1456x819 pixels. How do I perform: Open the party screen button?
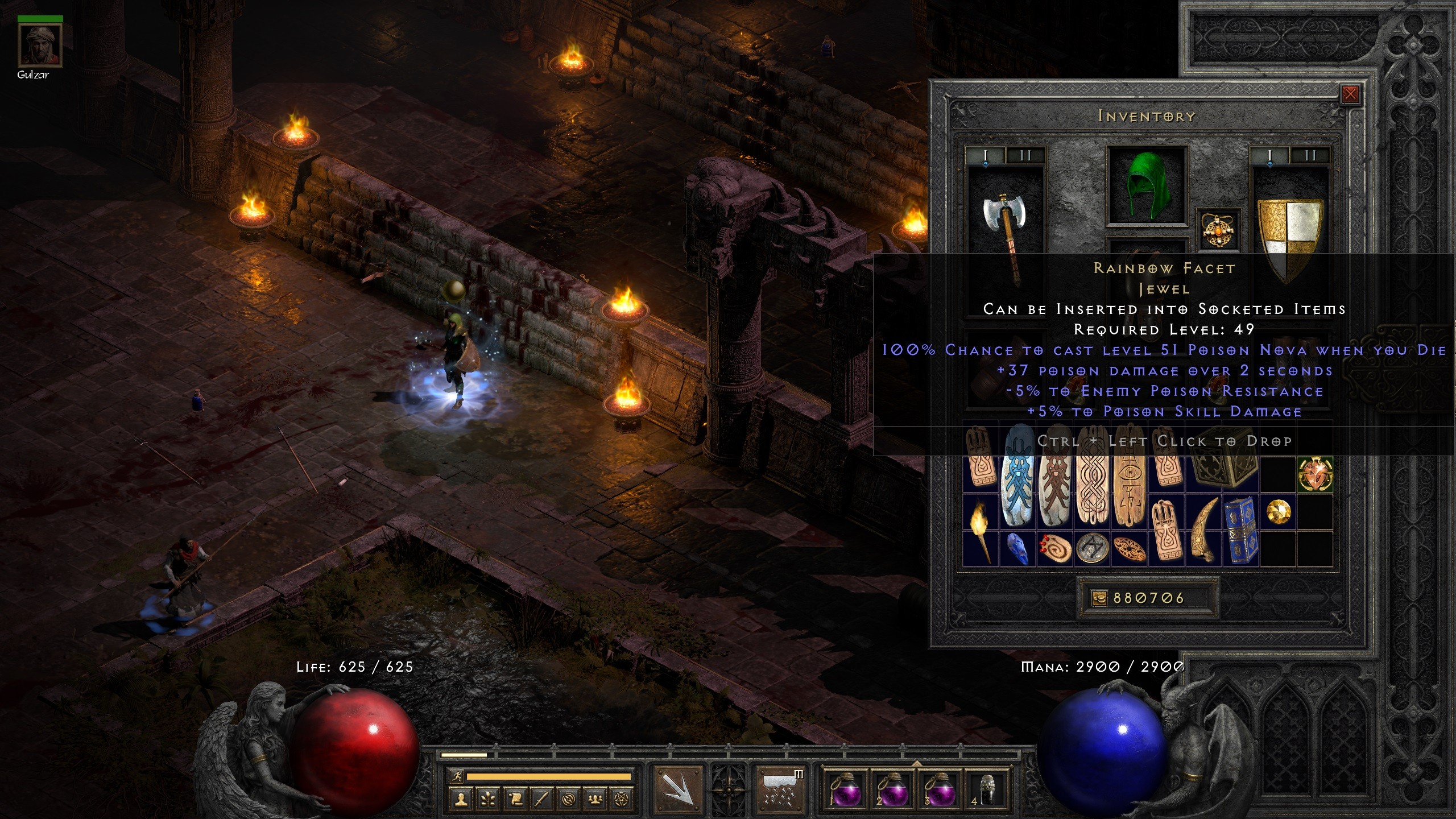(595, 799)
